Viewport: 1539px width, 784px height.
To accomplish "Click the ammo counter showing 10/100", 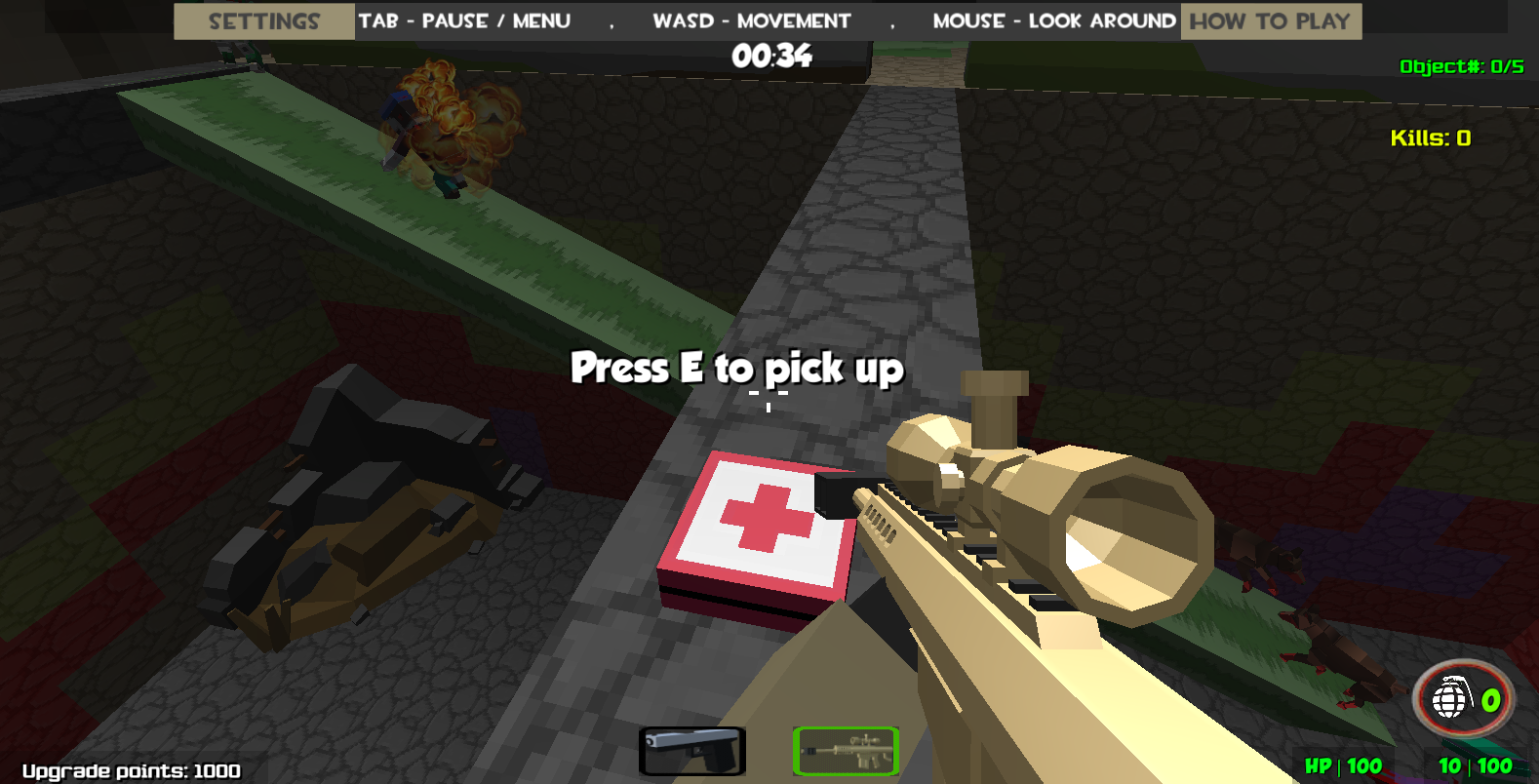I will (x=1473, y=765).
